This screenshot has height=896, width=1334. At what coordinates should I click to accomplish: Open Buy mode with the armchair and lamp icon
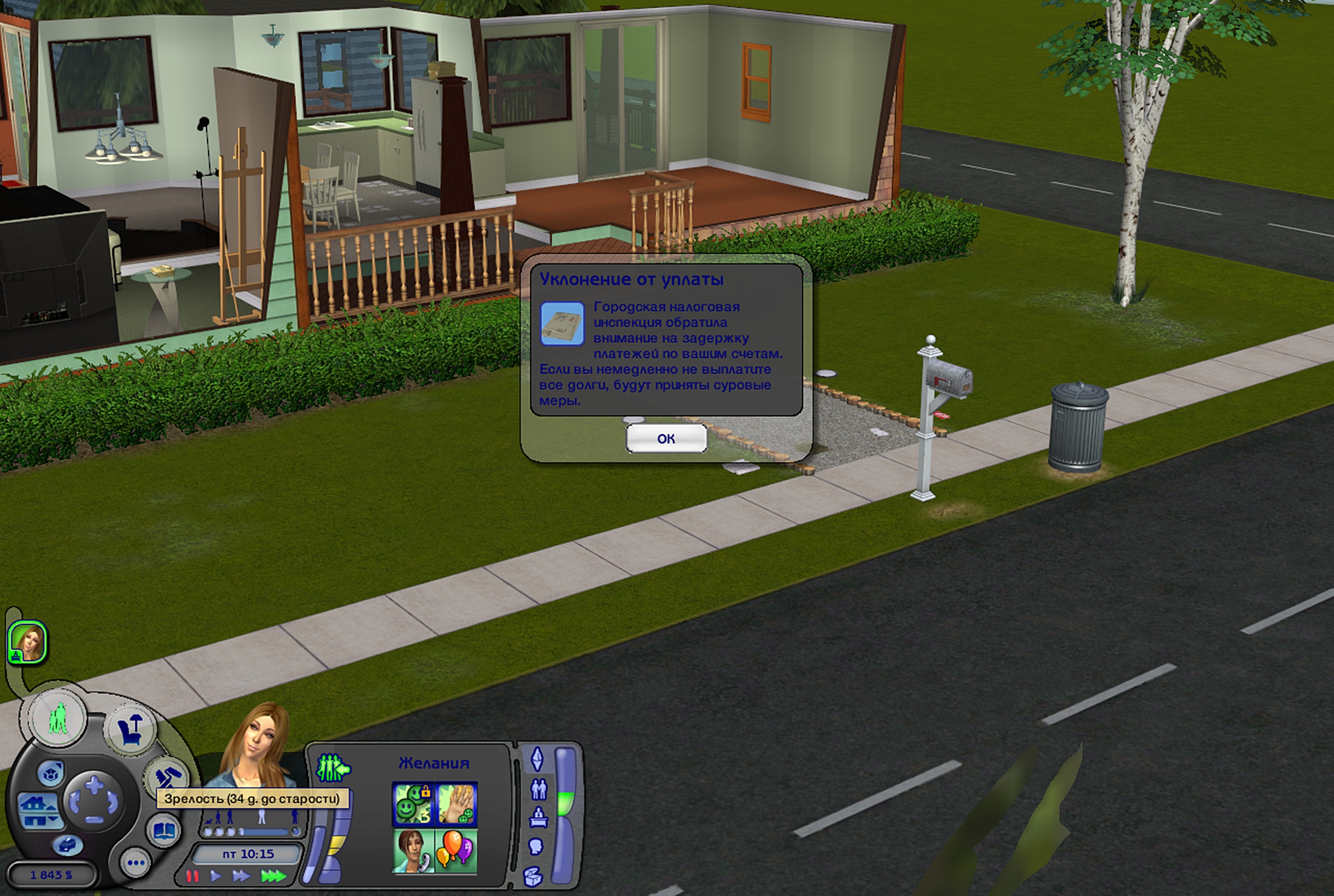pos(131,730)
